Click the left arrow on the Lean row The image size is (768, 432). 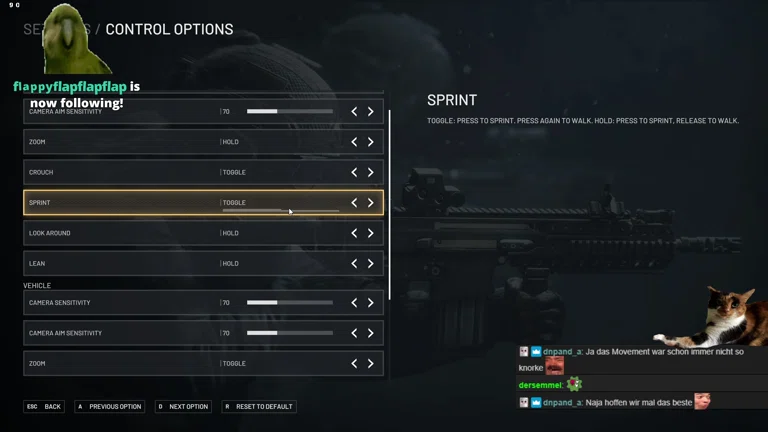[354, 264]
